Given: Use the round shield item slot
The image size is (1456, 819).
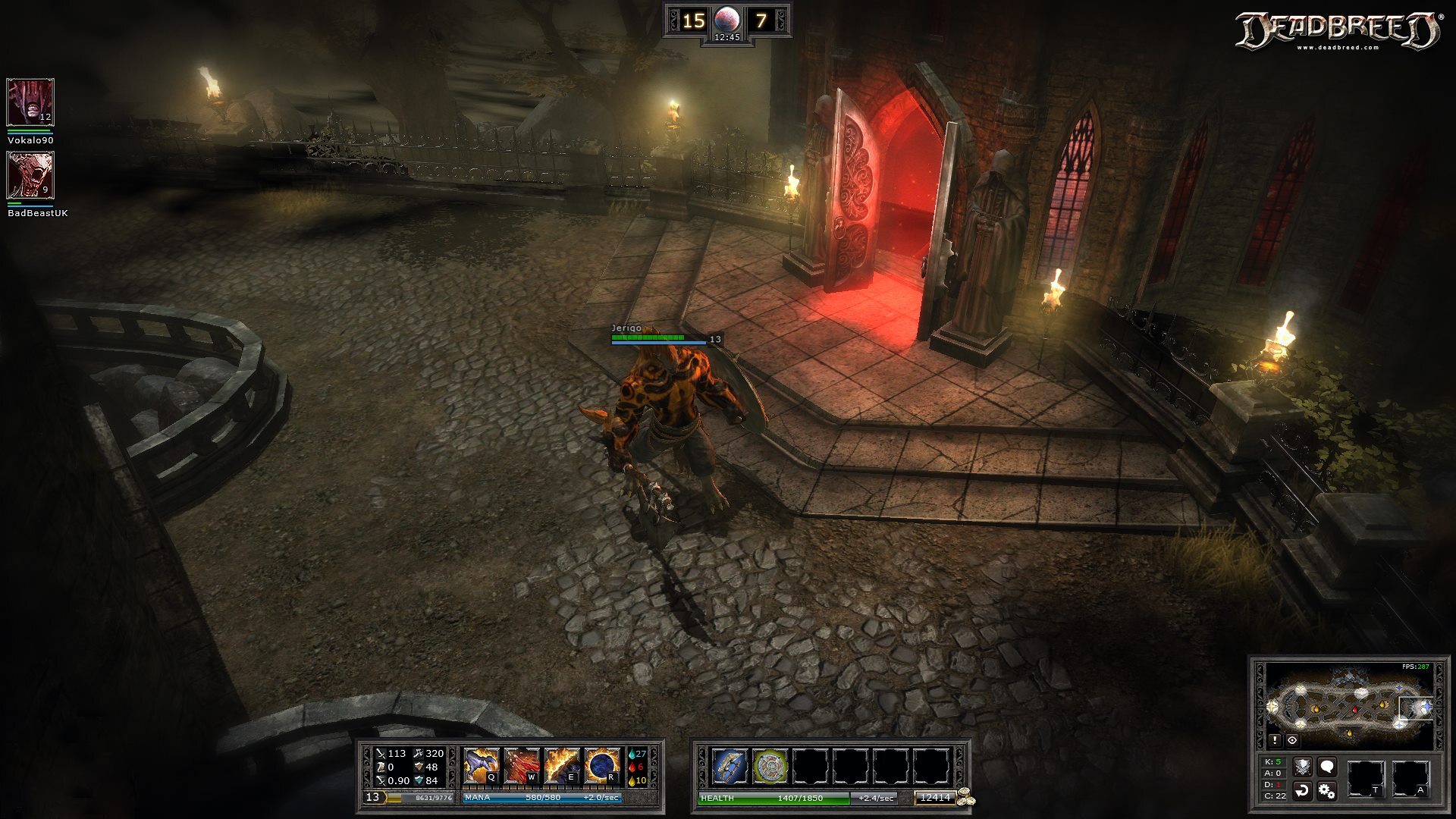Looking at the screenshot, I should (770, 766).
